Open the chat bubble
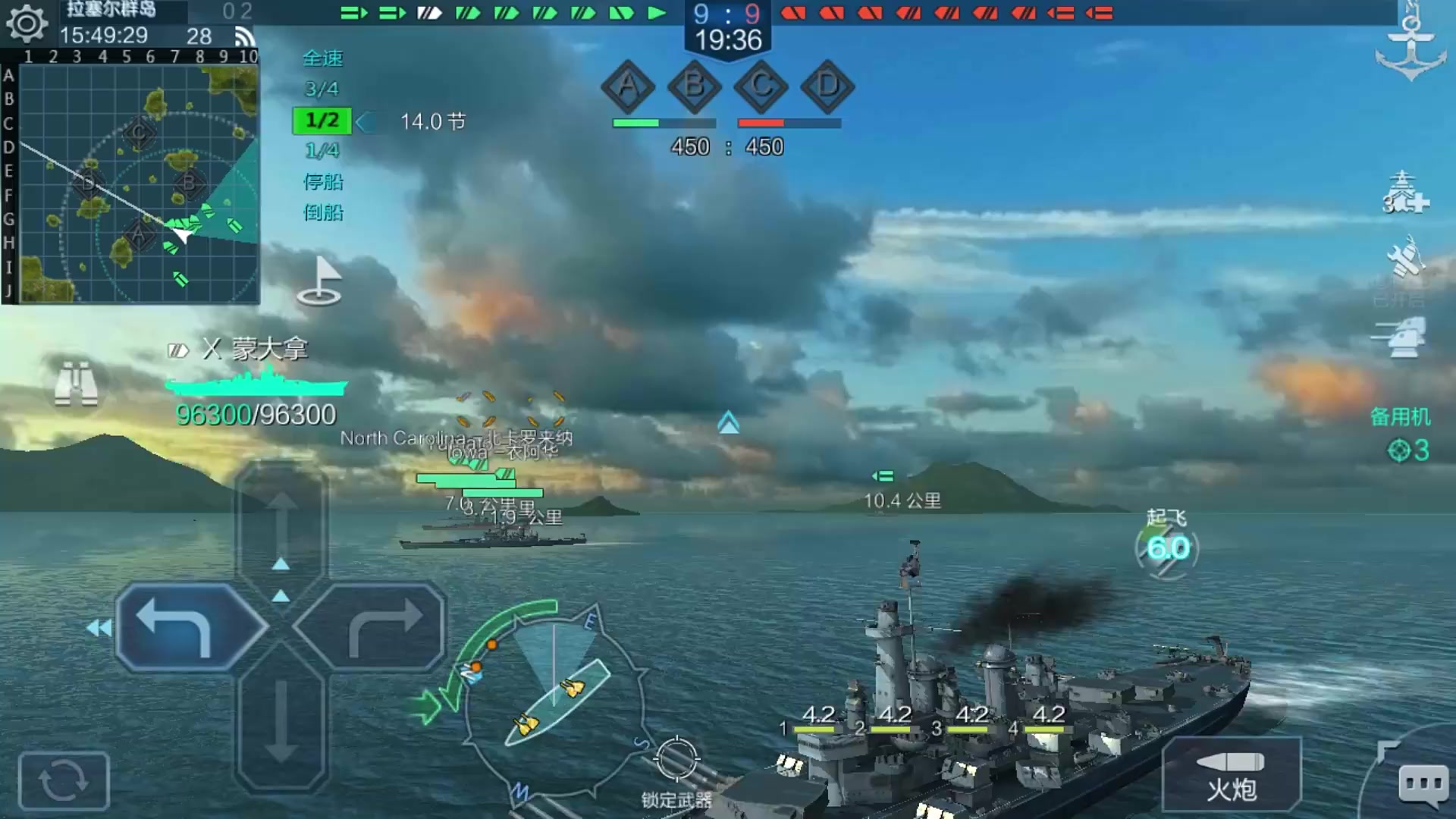Image resolution: width=1456 pixels, height=819 pixels. [1423, 784]
